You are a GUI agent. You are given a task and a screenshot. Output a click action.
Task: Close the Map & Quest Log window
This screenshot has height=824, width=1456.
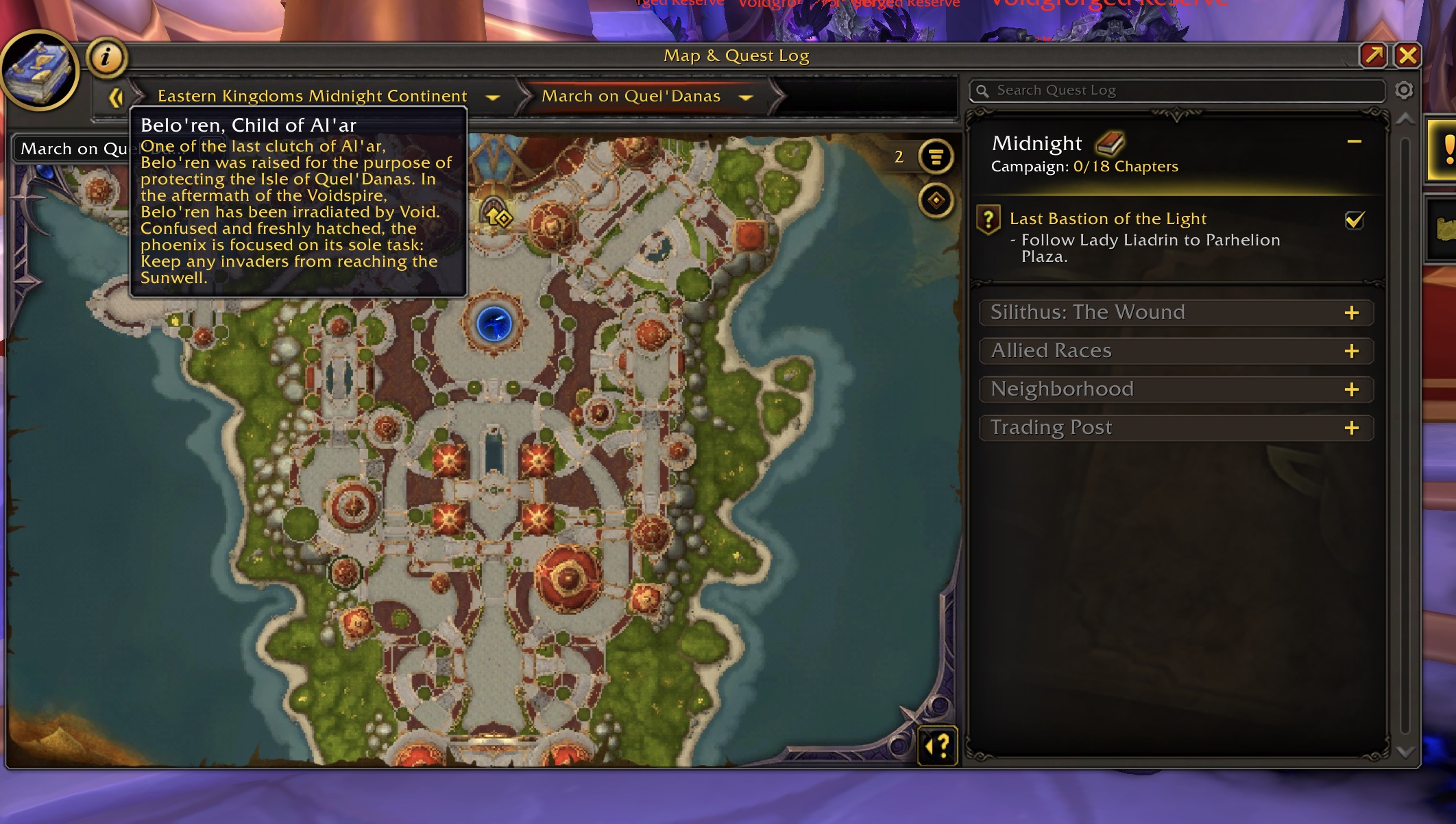click(x=1407, y=56)
